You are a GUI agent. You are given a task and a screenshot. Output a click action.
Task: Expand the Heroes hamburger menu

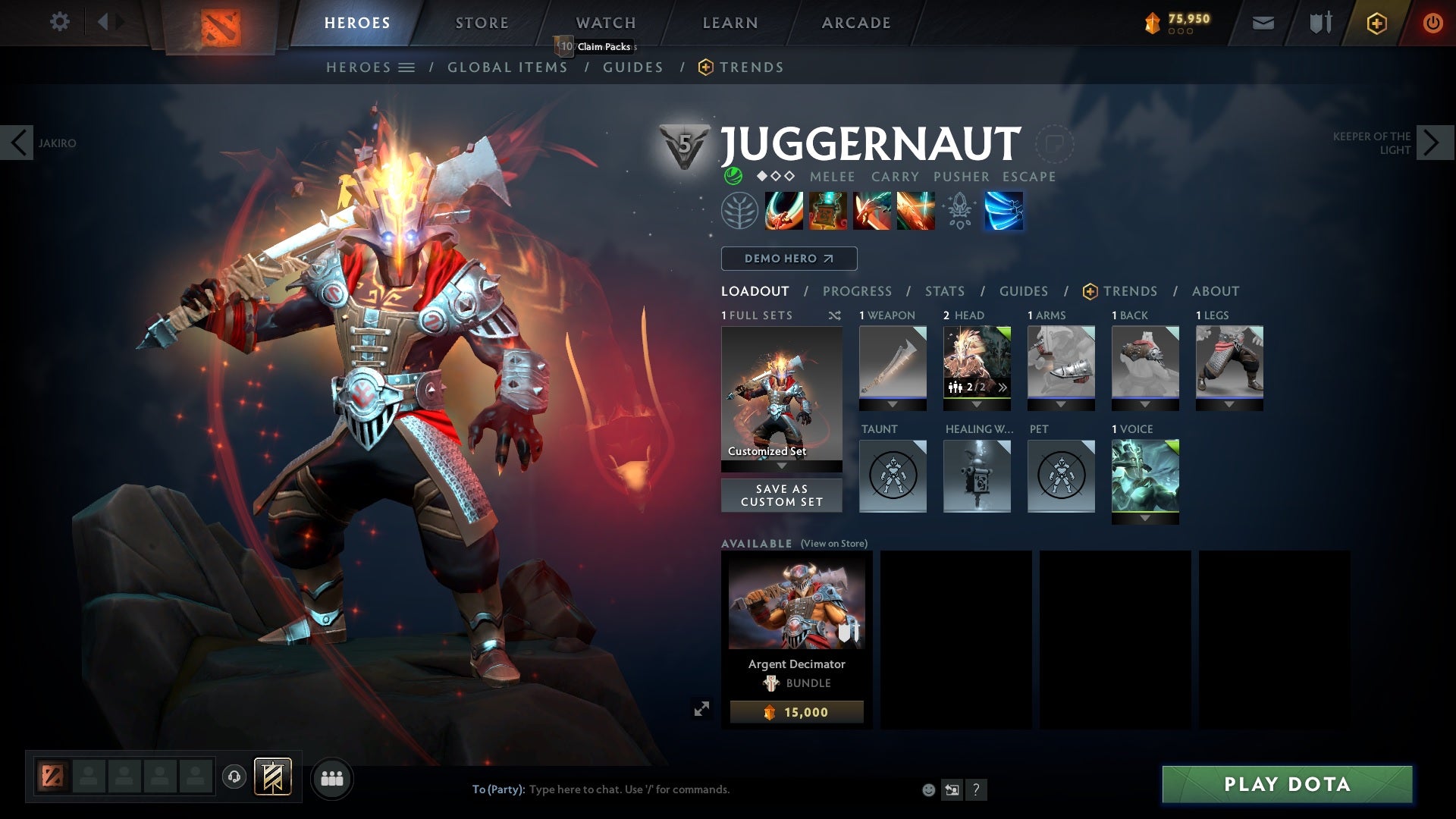coord(409,67)
